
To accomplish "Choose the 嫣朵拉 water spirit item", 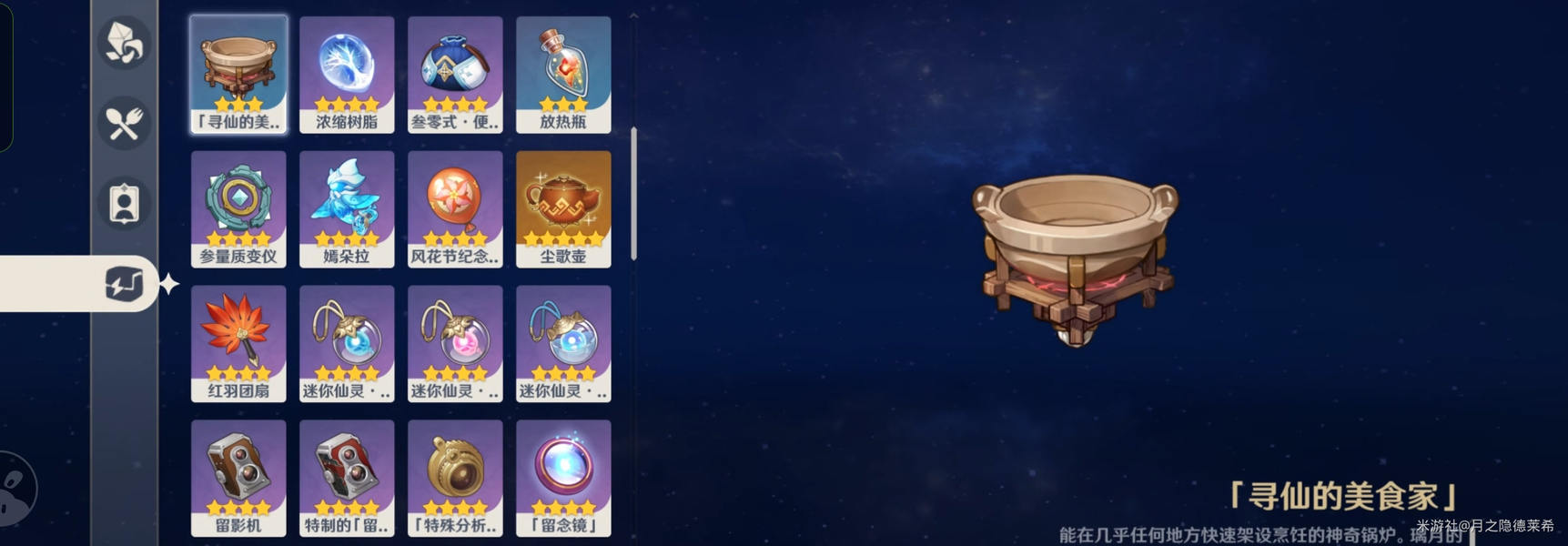I will (347, 209).
